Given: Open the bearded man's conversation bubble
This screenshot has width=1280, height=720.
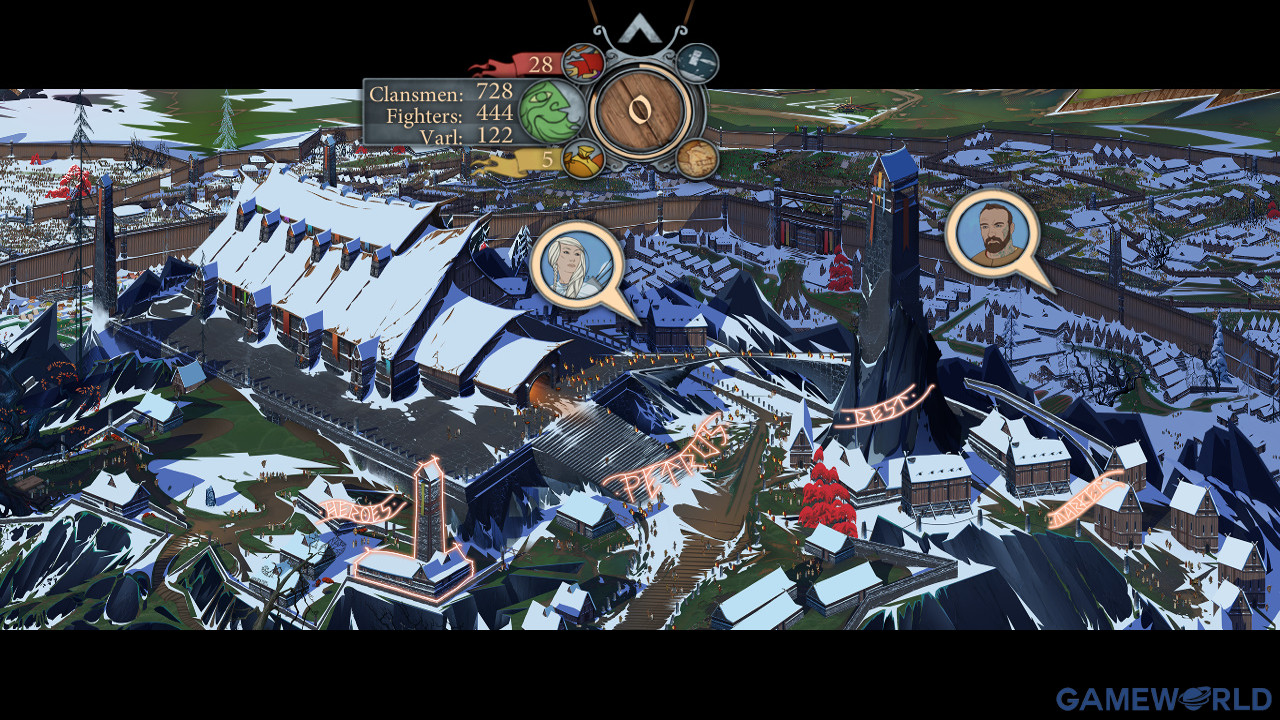Looking at the screenshot, I should [x=987, y=233].
